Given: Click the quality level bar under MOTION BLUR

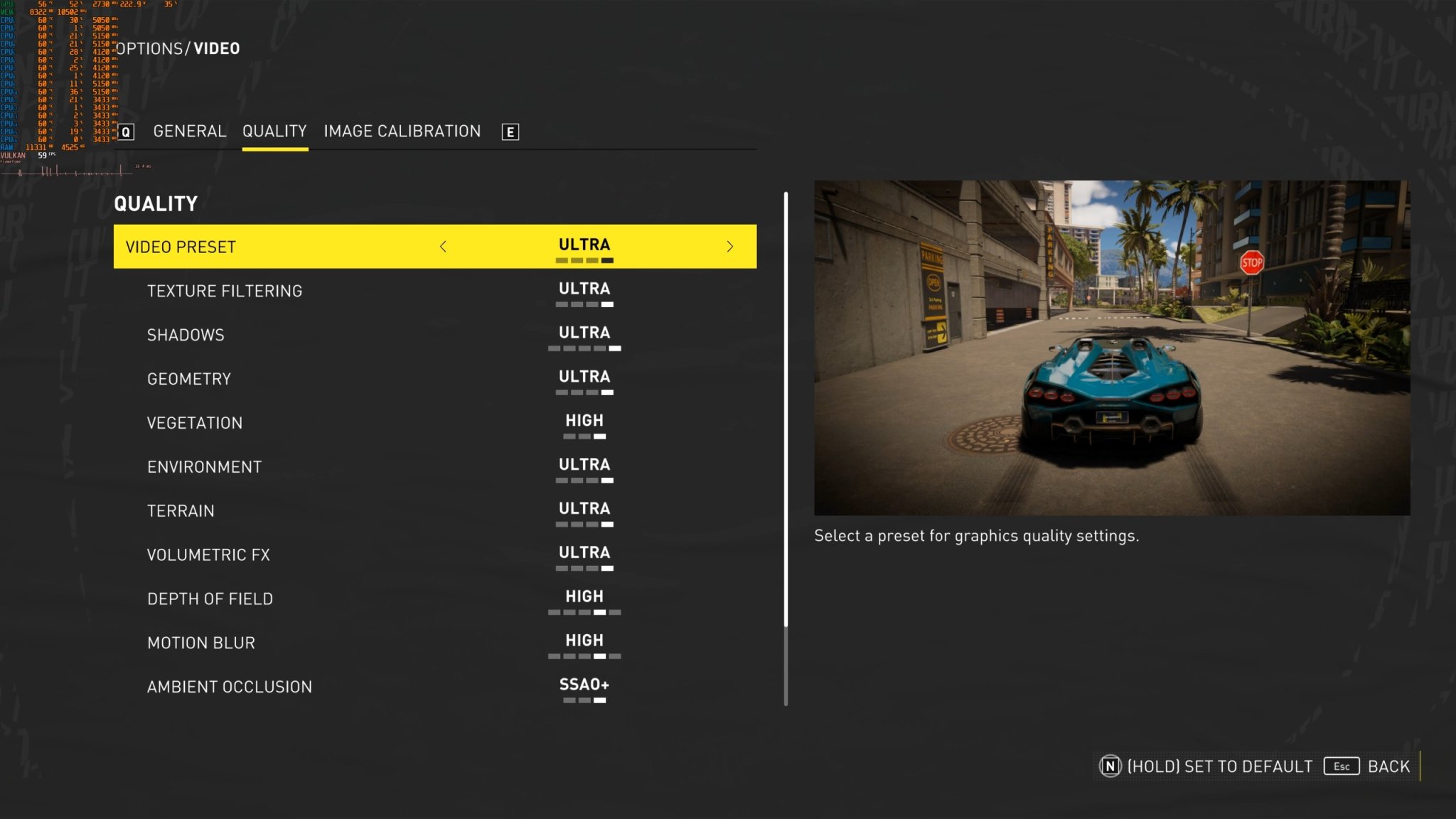Looking at the screenshot, I should [x=583, y=655].
